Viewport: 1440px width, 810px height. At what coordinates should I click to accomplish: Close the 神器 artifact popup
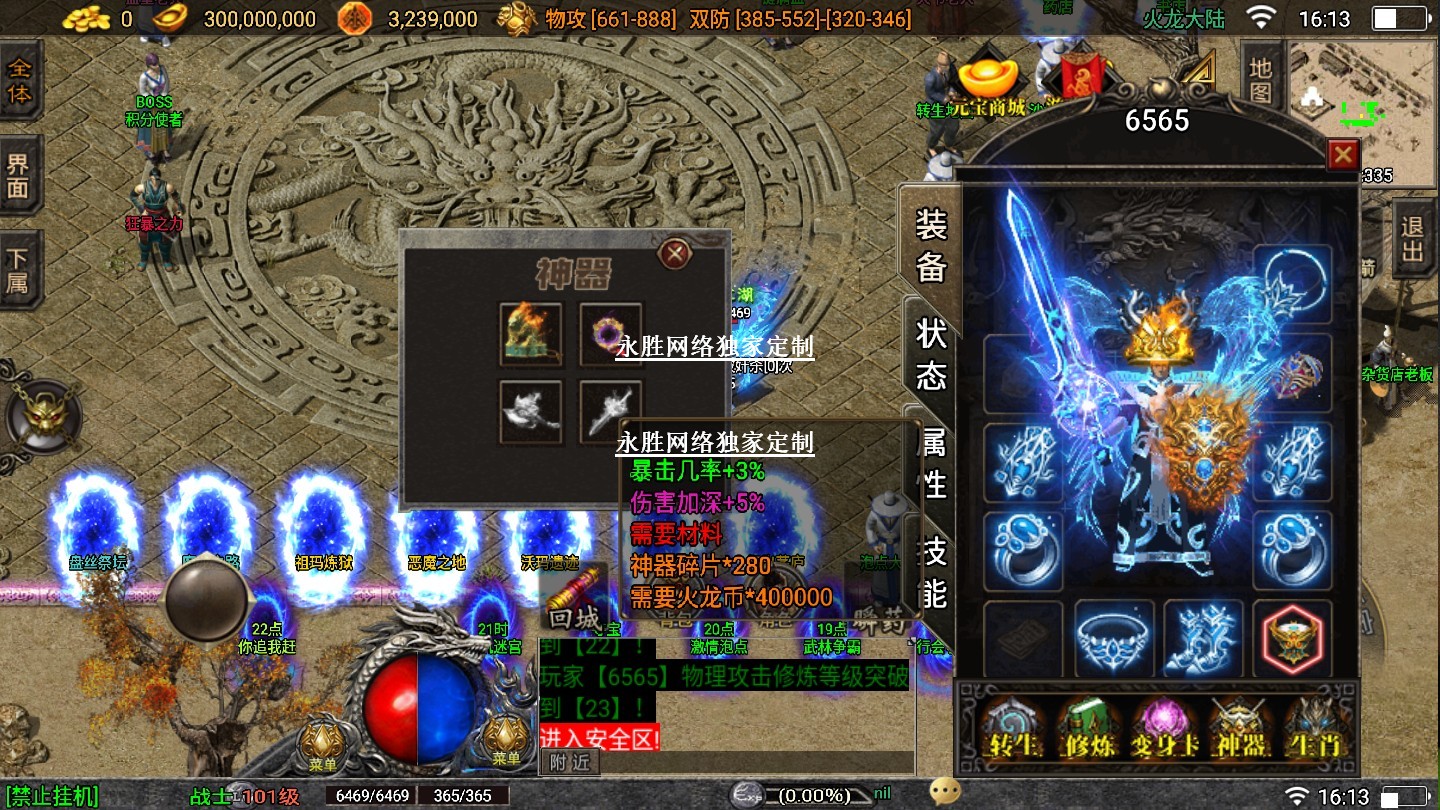tap(675, 254)
